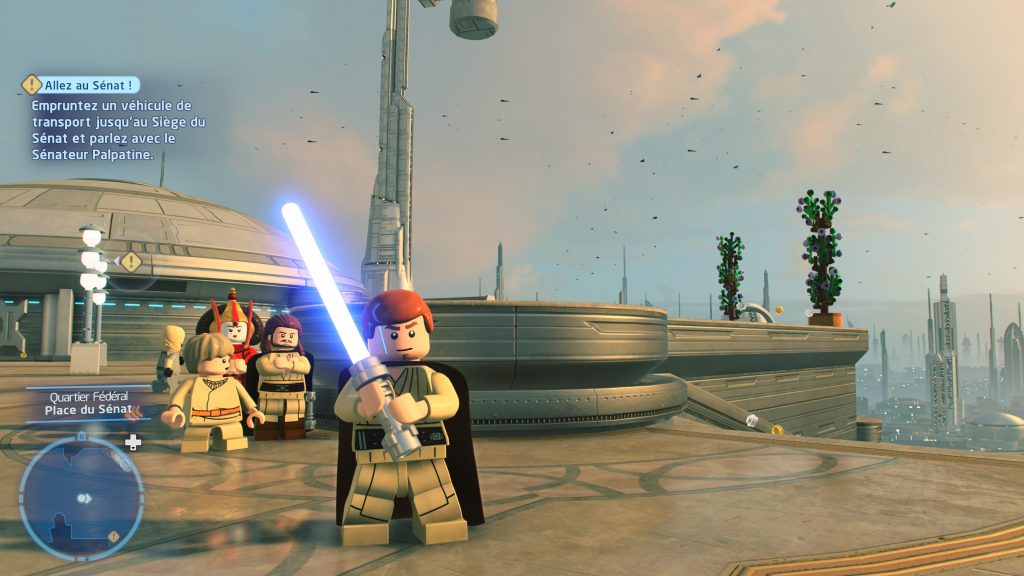The image size is (1024, 576).
Task: Click the yellow objective waypoint marker above the lamp post
Action: [x=130, y=262]
